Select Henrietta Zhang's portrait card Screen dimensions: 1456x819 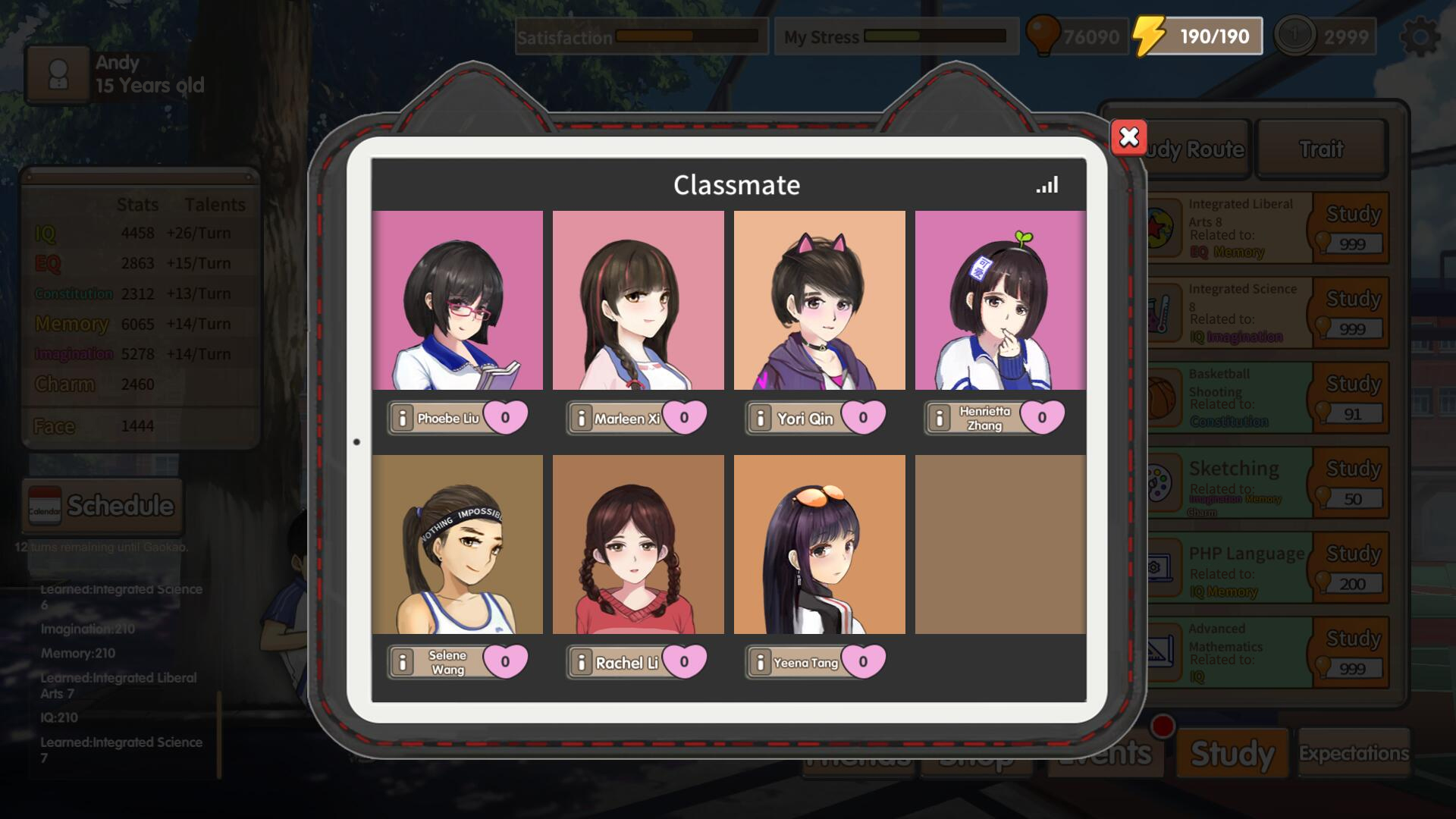pyautogui.click(x=1000, y=300)
